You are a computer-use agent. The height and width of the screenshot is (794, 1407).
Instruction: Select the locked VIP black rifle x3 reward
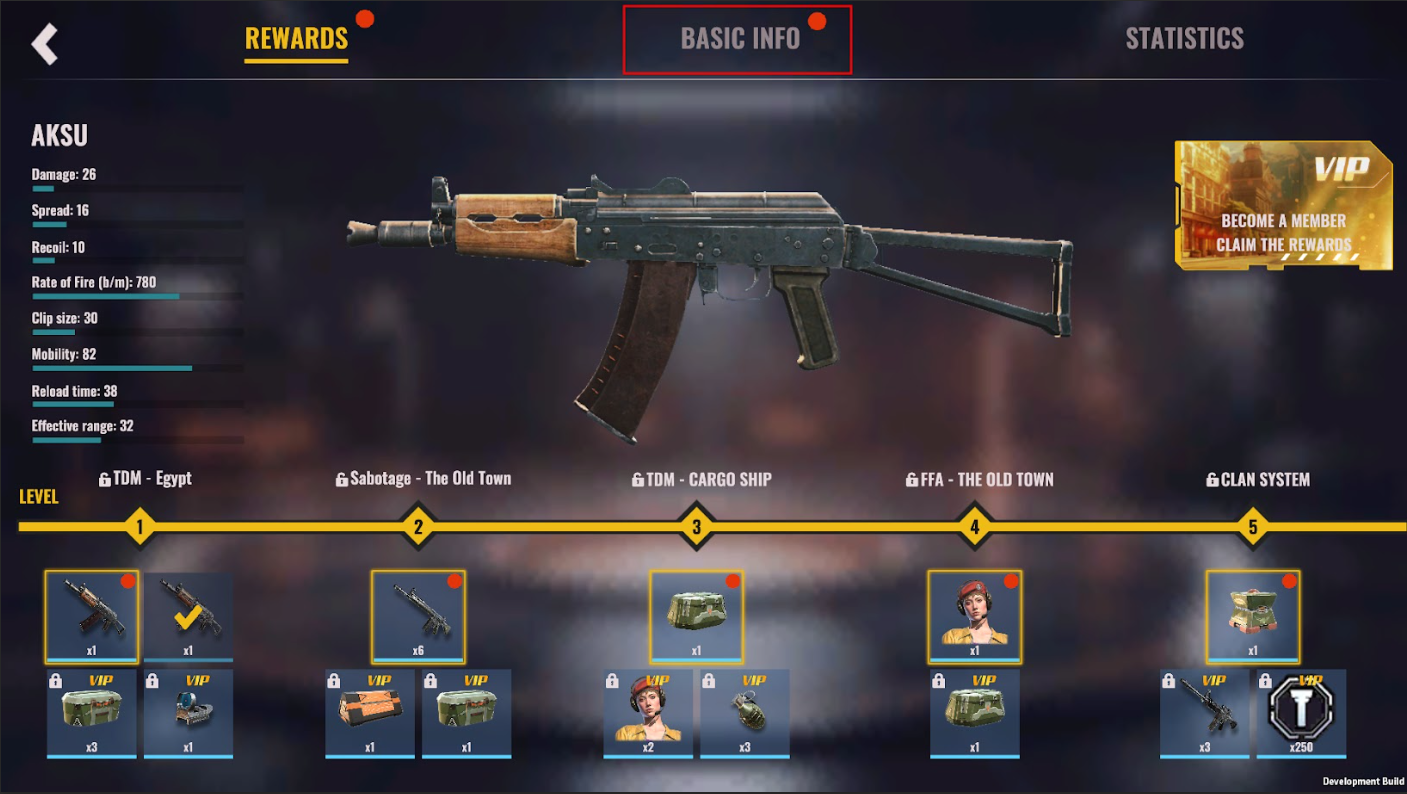(1204, 713)
